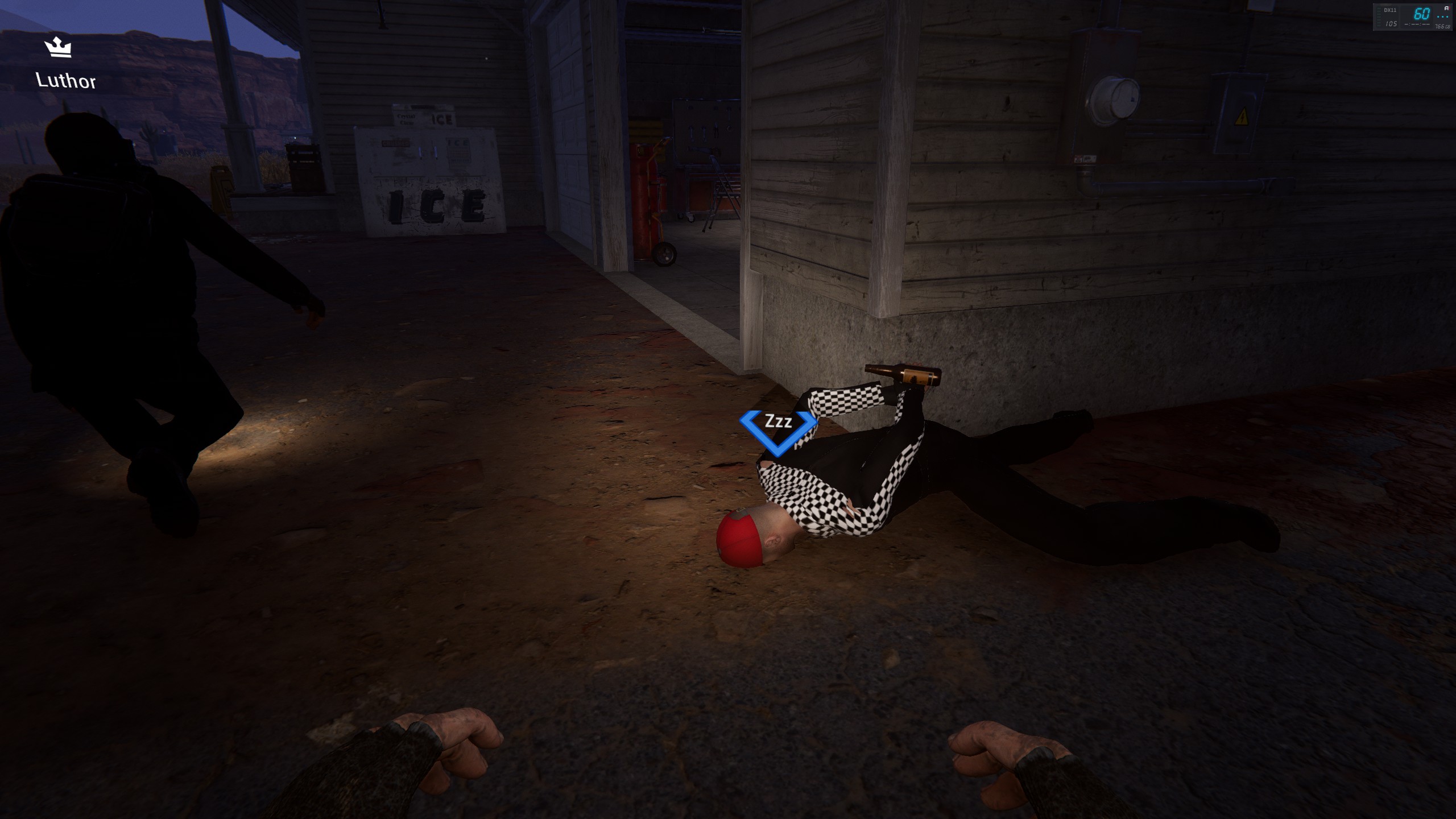Image resolution: width=1456 pixels, height=819 pixels.
Task: Click the Luthor player name label
Action: tap(65, 81)
